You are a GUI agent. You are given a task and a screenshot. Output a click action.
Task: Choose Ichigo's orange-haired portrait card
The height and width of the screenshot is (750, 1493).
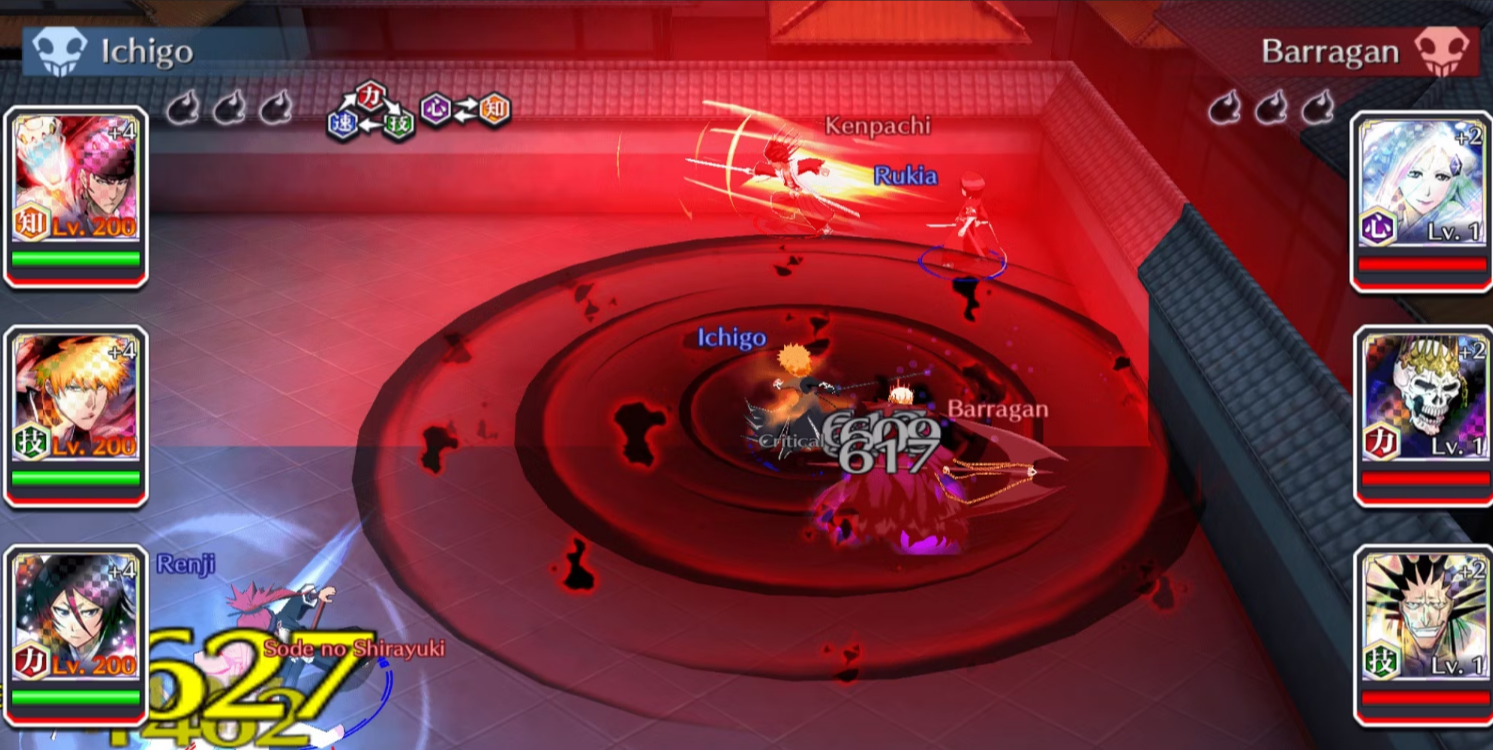click(x=76, y=405)
